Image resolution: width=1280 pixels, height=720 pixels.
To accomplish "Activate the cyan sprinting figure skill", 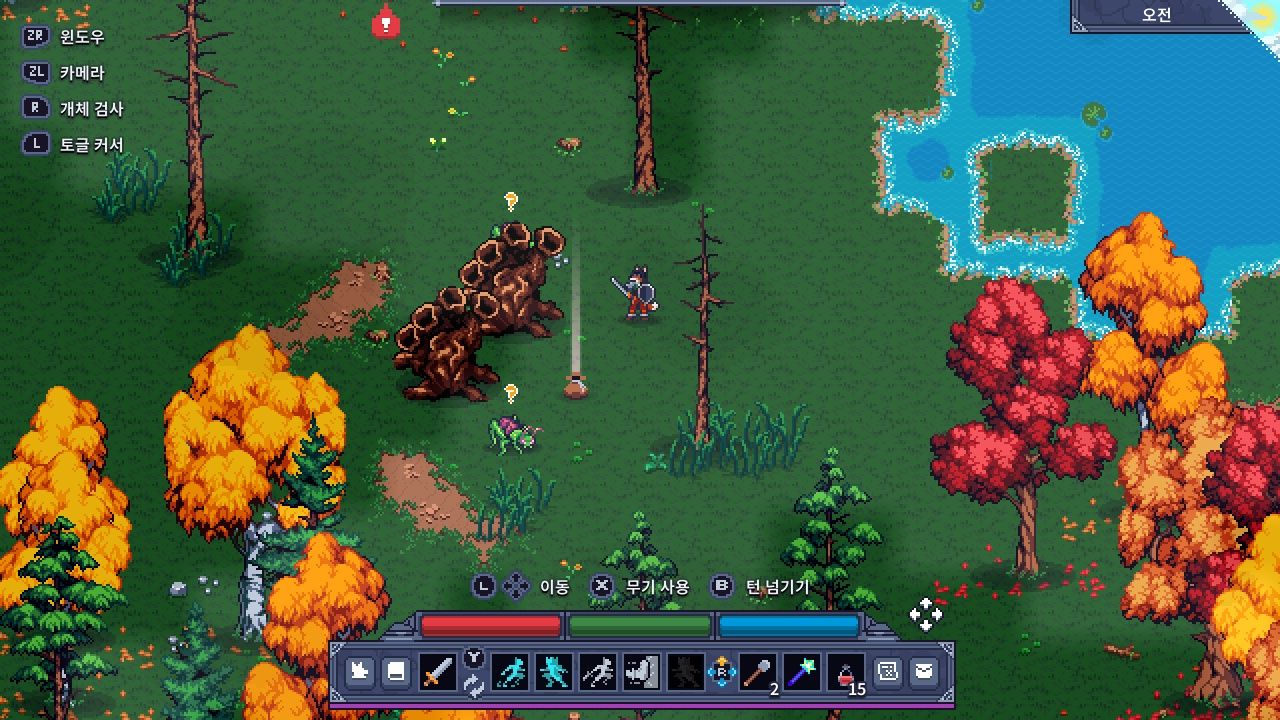I will pyautogui.click(x=511, y=672).
